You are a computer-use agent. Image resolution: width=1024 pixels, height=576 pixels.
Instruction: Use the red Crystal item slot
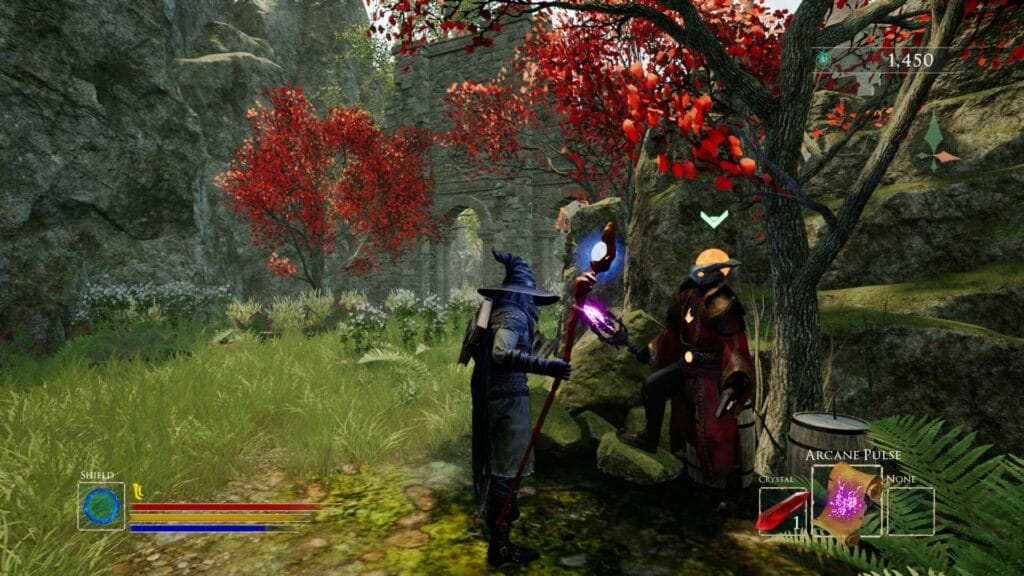(782, 511)
